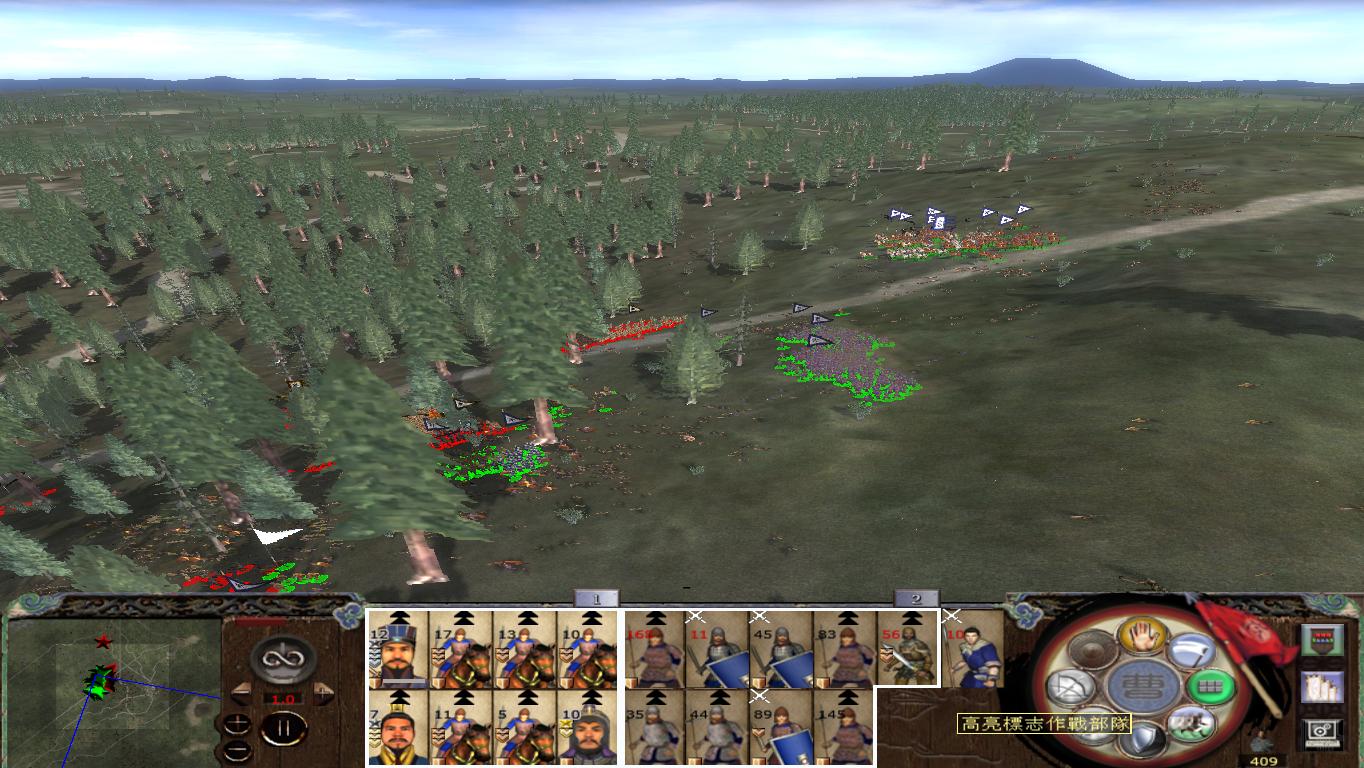Decrease game speed with the left arrow
This screenshot has width=1364, height=768.
click(x=243, y=692)
